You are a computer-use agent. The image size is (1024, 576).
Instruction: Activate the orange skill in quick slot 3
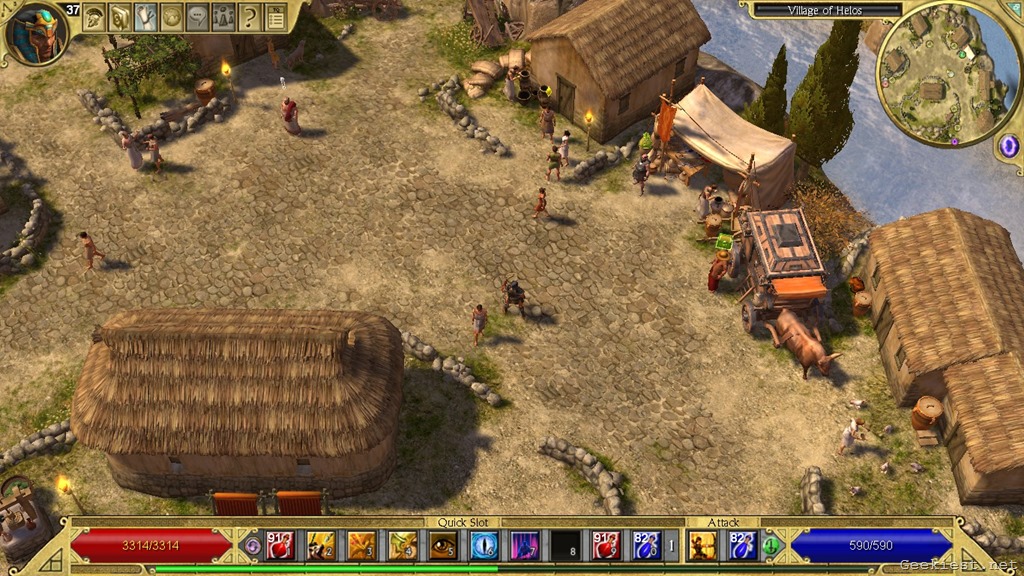(x=361, y=545)
